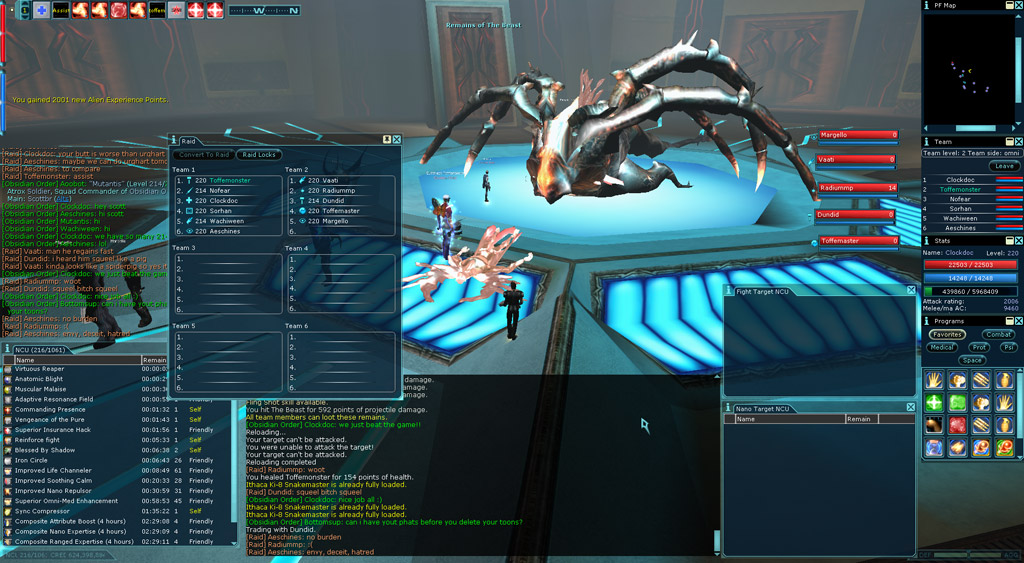This screenshot has height=563, width=1024.
Task: Click the Convert To Raid button
Action: coord(205,155)
